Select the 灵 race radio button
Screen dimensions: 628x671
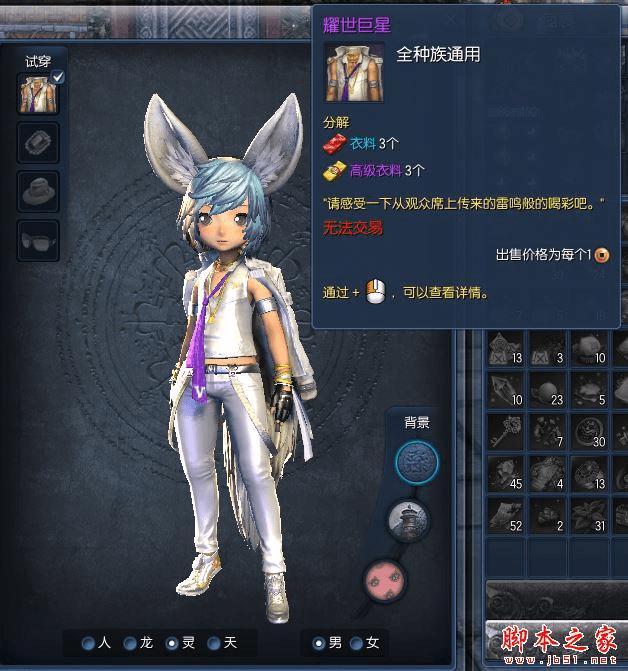172,643
